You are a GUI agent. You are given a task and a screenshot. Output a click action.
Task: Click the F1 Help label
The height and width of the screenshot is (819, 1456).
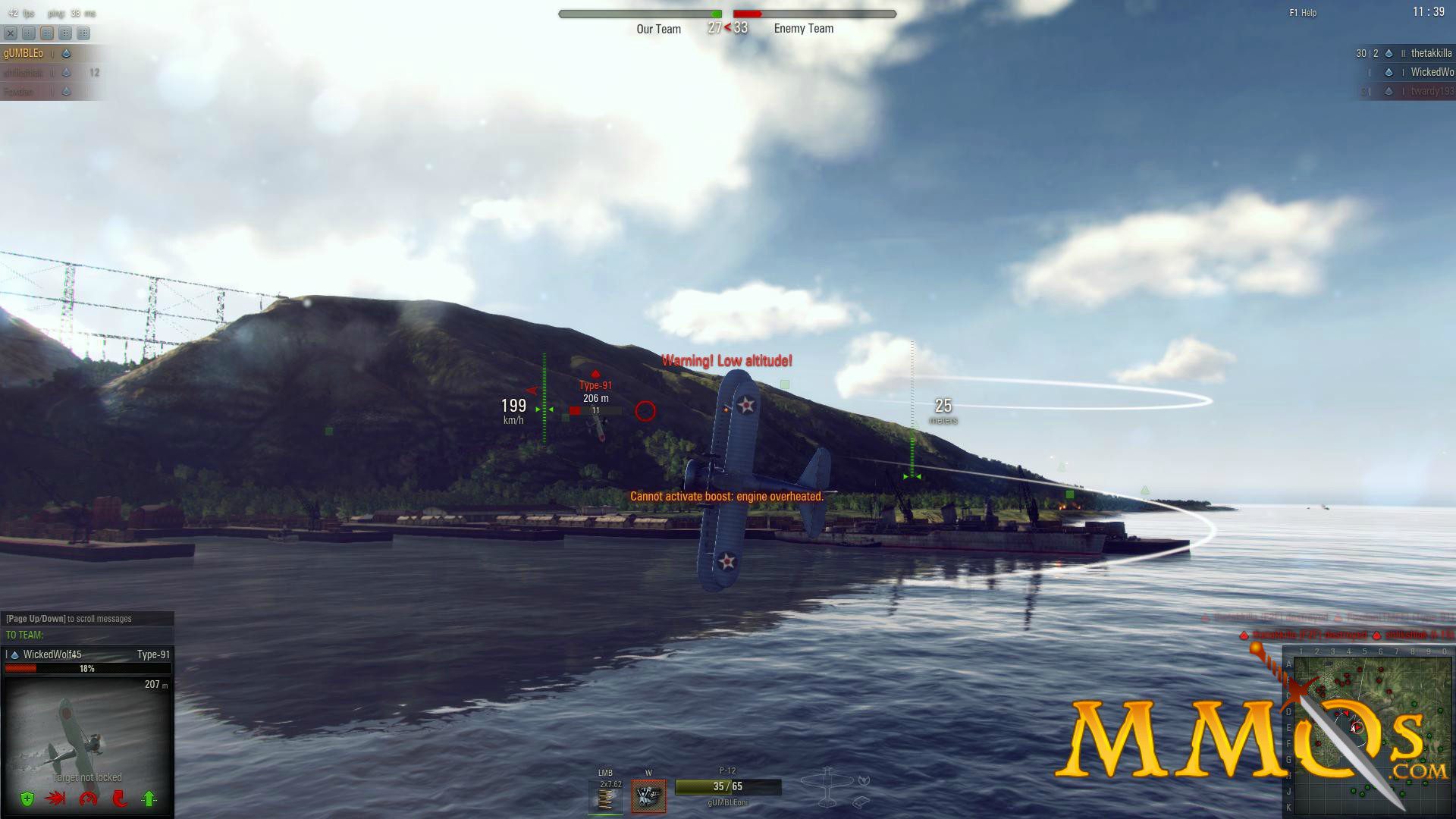[1301, 13]
